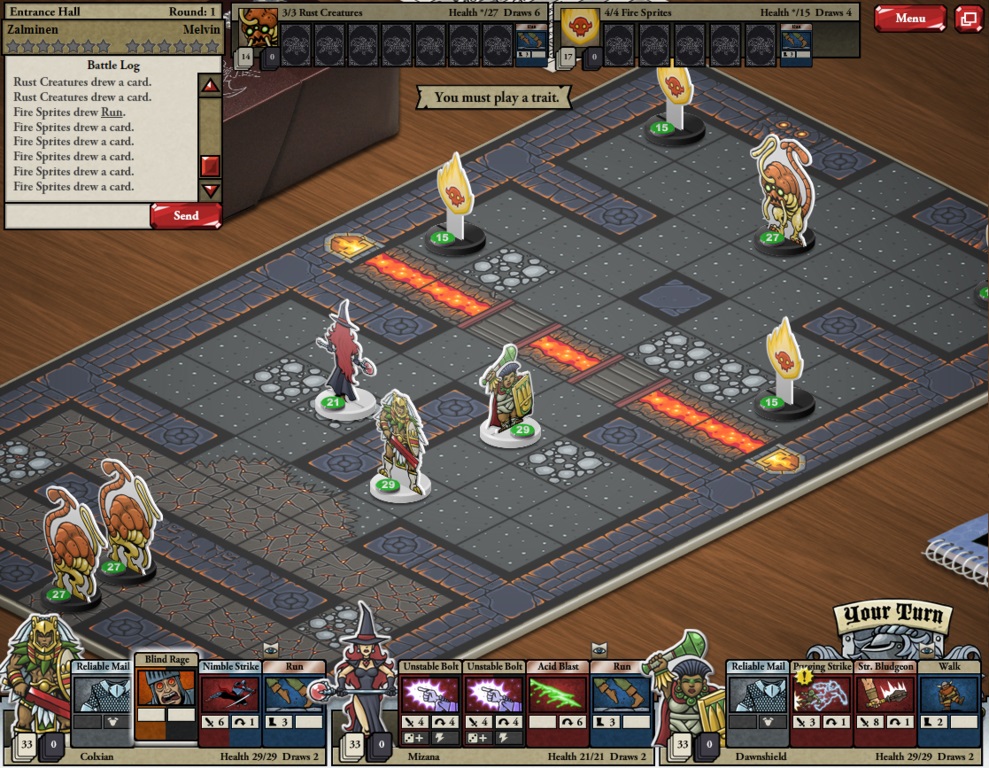Image resolution: width=989 pixels, height=768 pixels.
Task: Open the red Menu button
Action: 910,18
